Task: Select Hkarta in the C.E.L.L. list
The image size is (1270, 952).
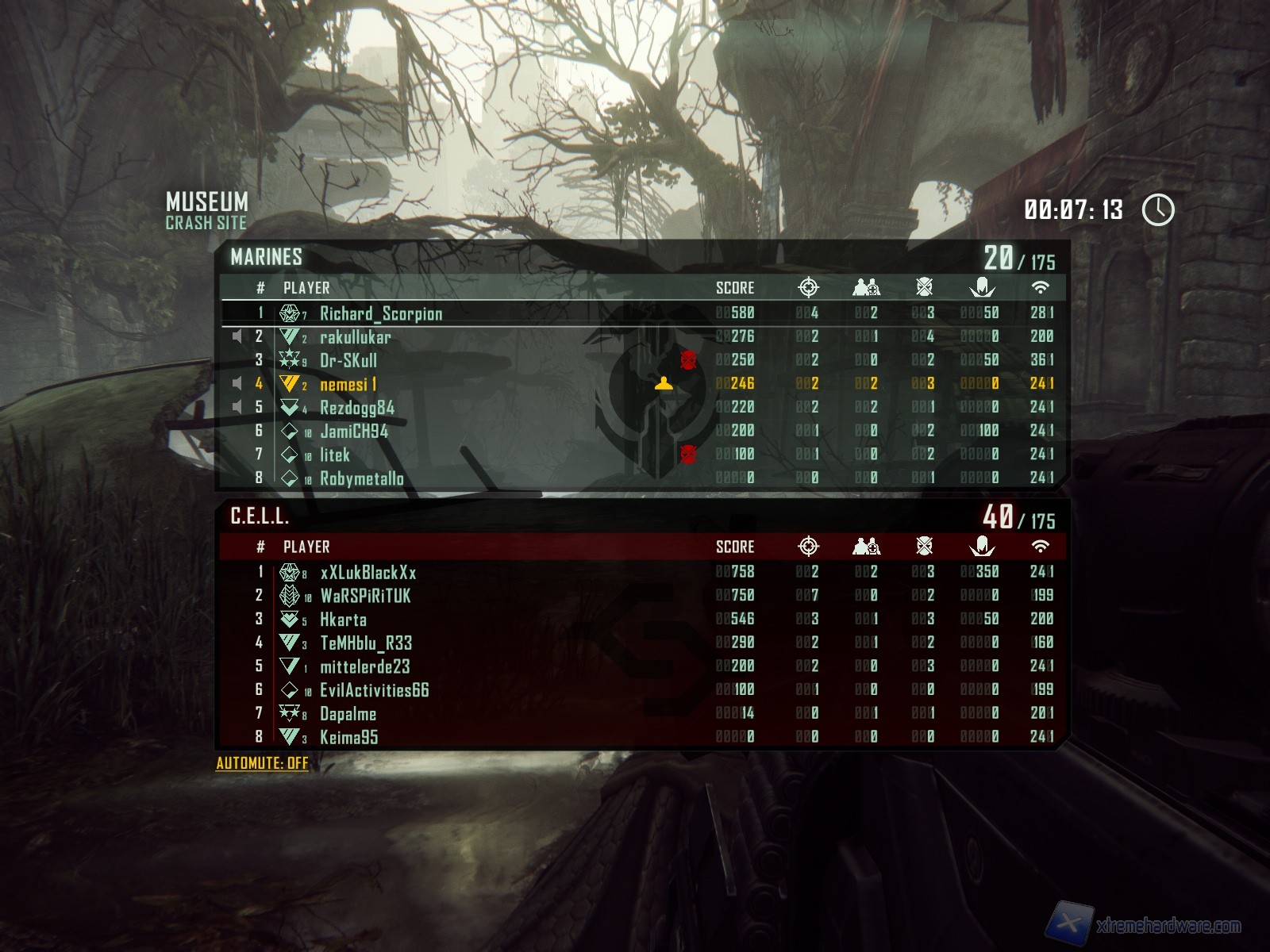Action: point(343,620)
